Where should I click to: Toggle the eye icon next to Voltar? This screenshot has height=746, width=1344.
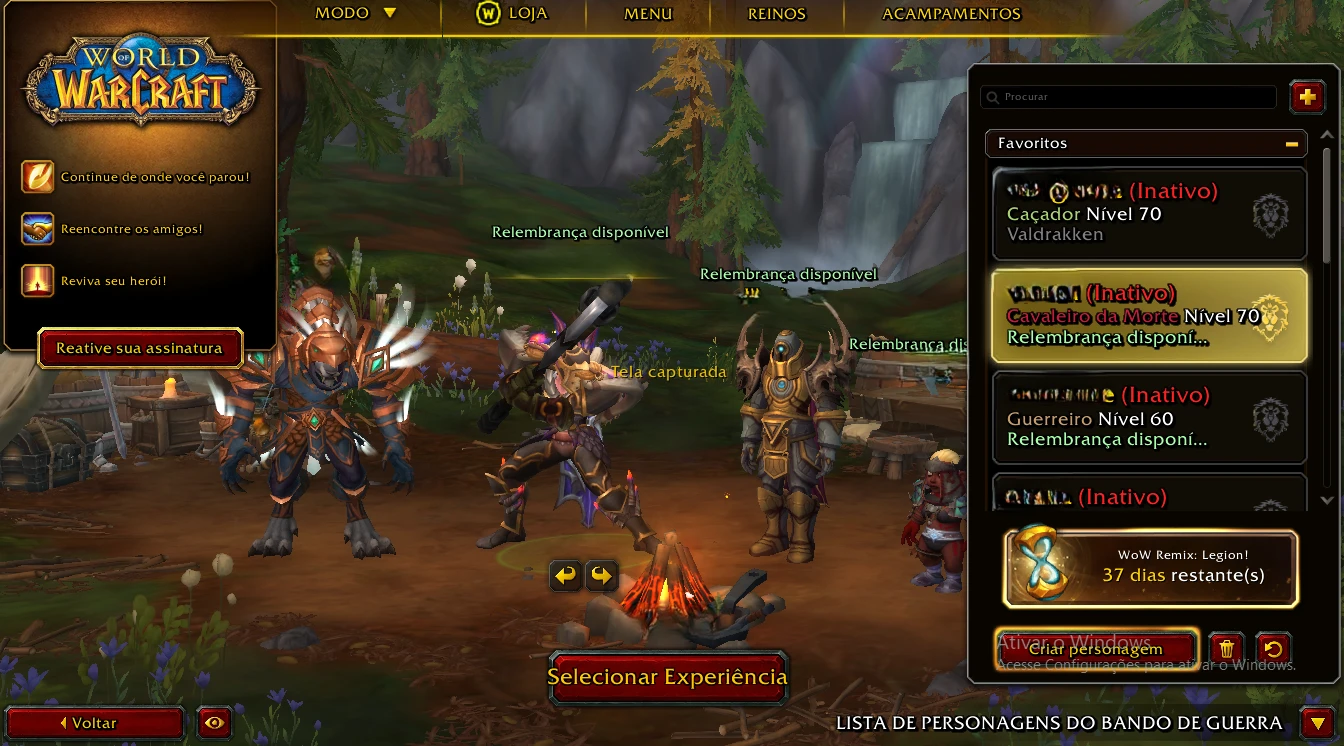(214, 722)
